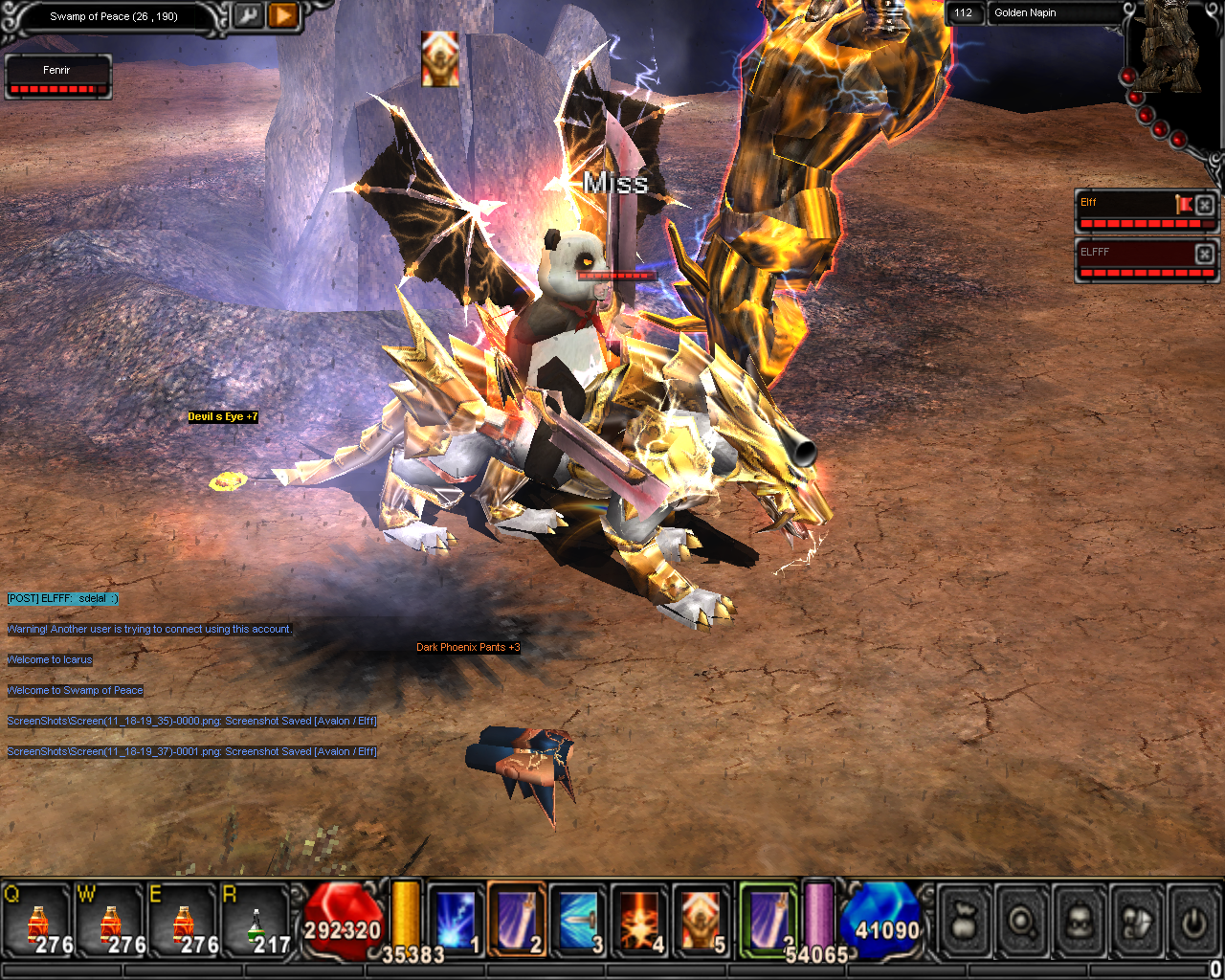
Task: Select the Fenrir pet status panel
Action: click(x=57, y=77)
